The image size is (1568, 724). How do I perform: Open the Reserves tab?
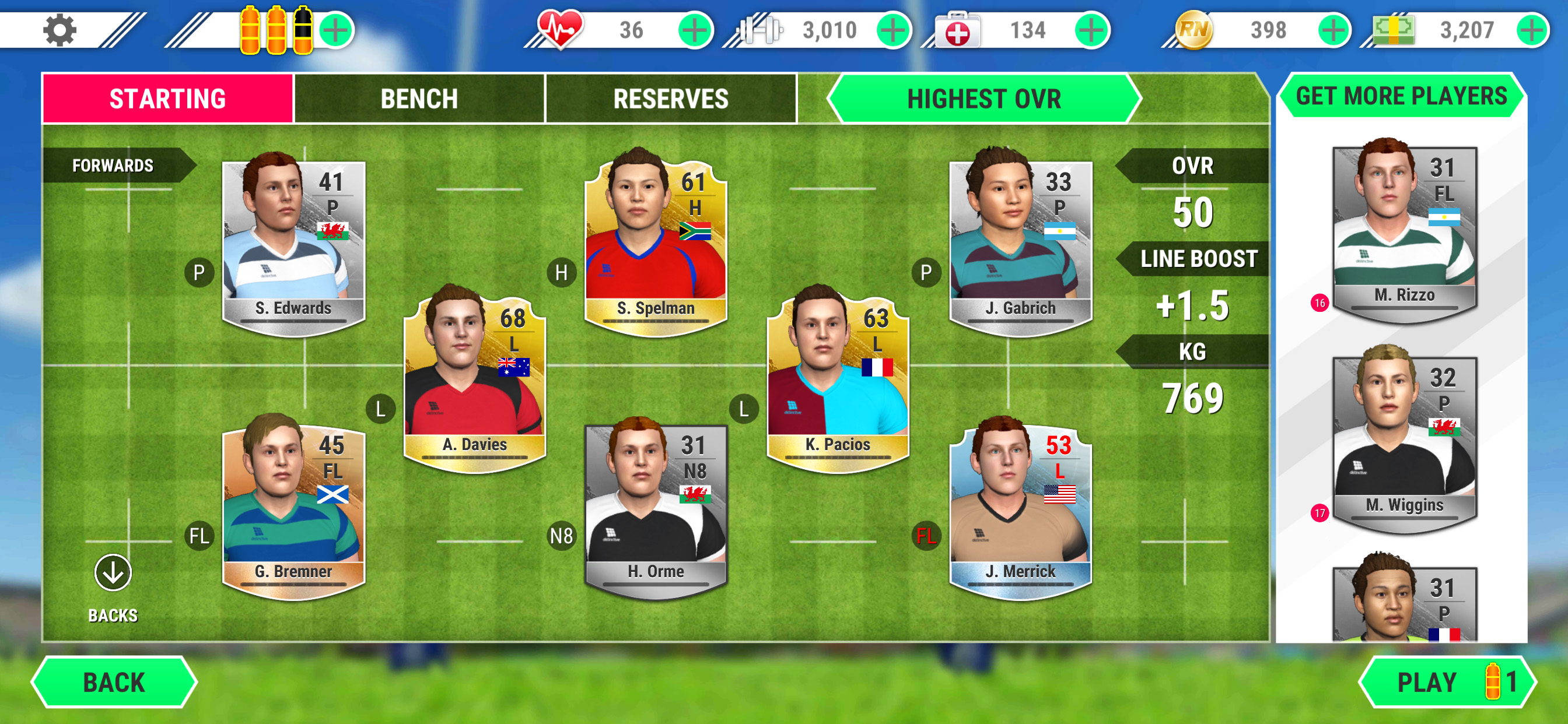[670, 99]
